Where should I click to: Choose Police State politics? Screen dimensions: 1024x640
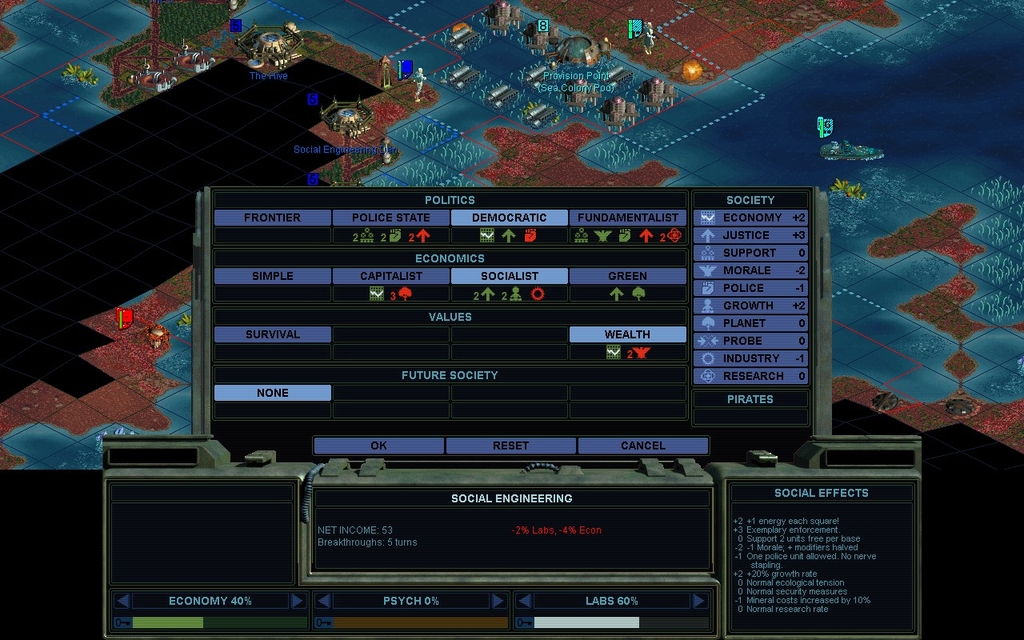click(x=391, y=218)
